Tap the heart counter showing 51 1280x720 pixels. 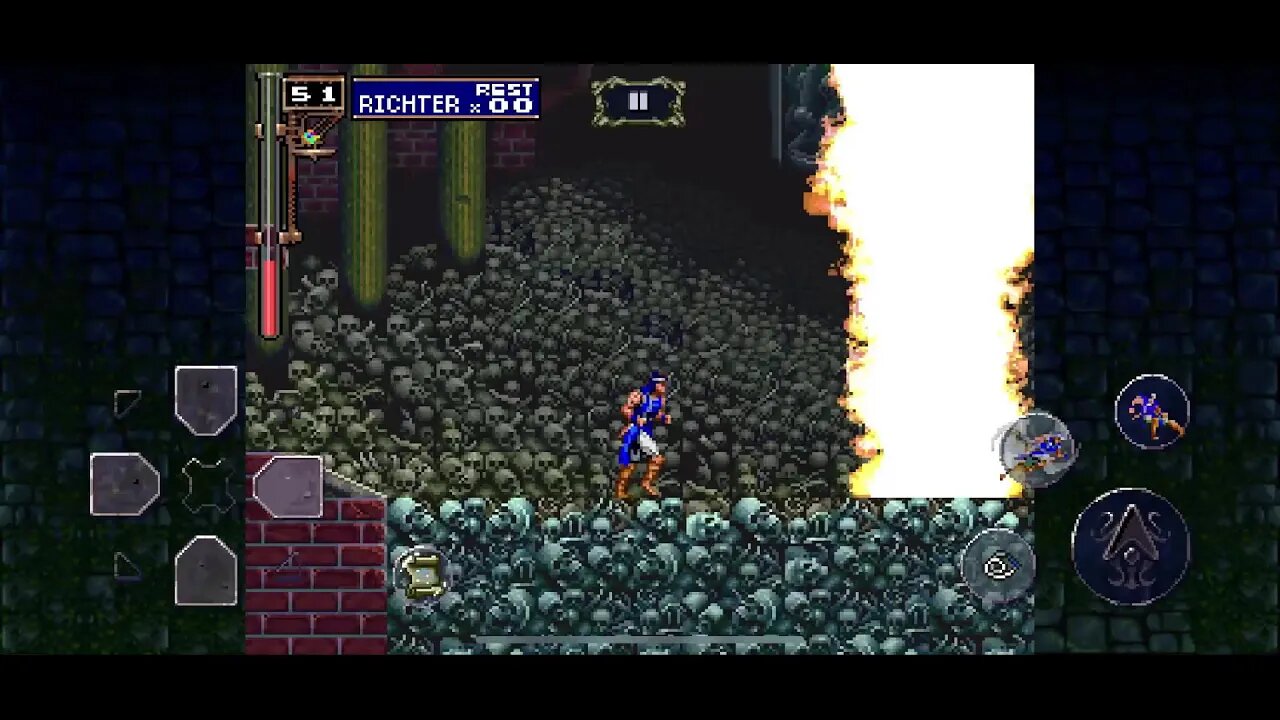(x=312, y=93)
